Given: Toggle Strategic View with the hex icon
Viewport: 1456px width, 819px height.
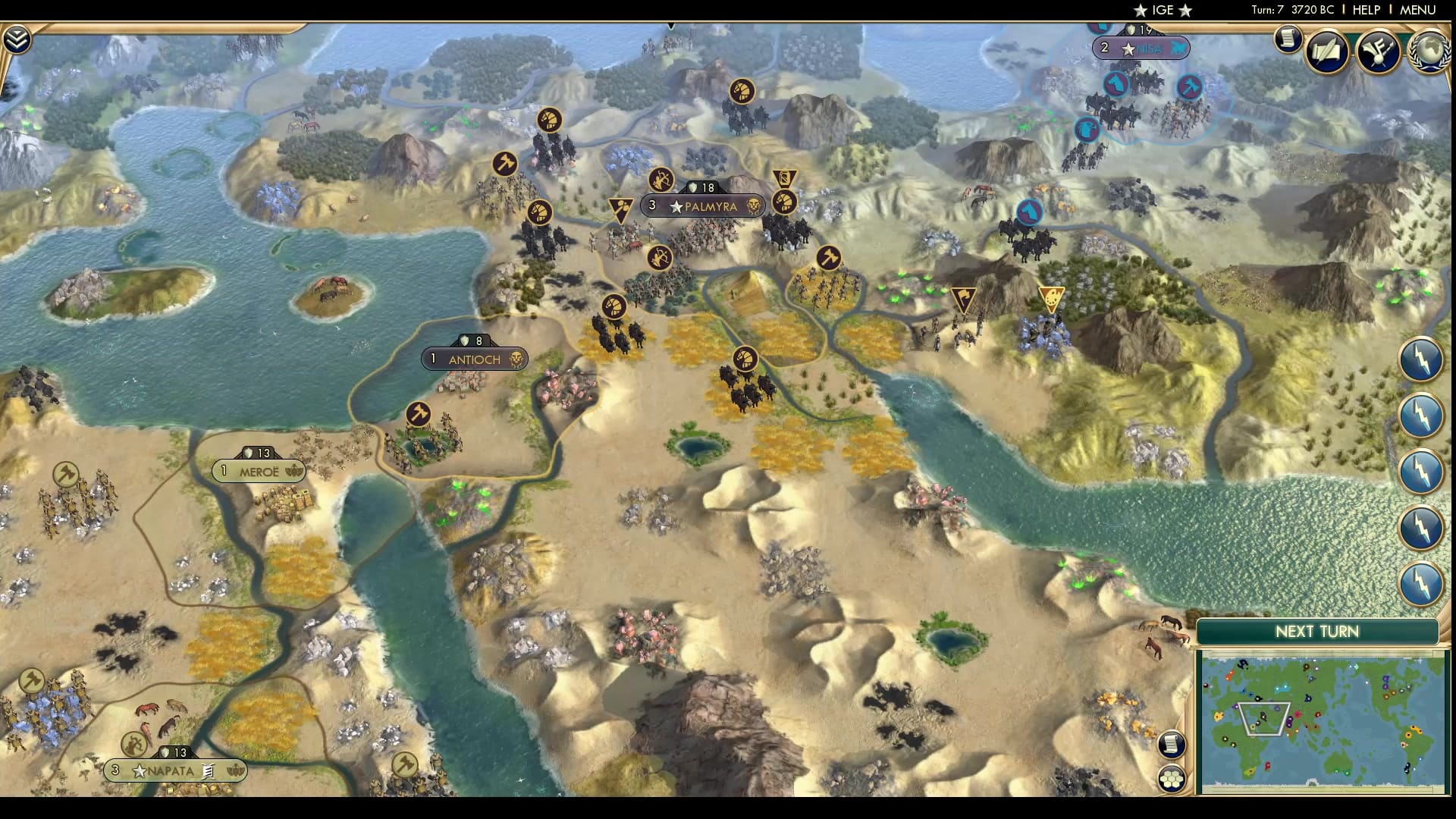Looking at the screenshot, I should (x=1173, y=778).
